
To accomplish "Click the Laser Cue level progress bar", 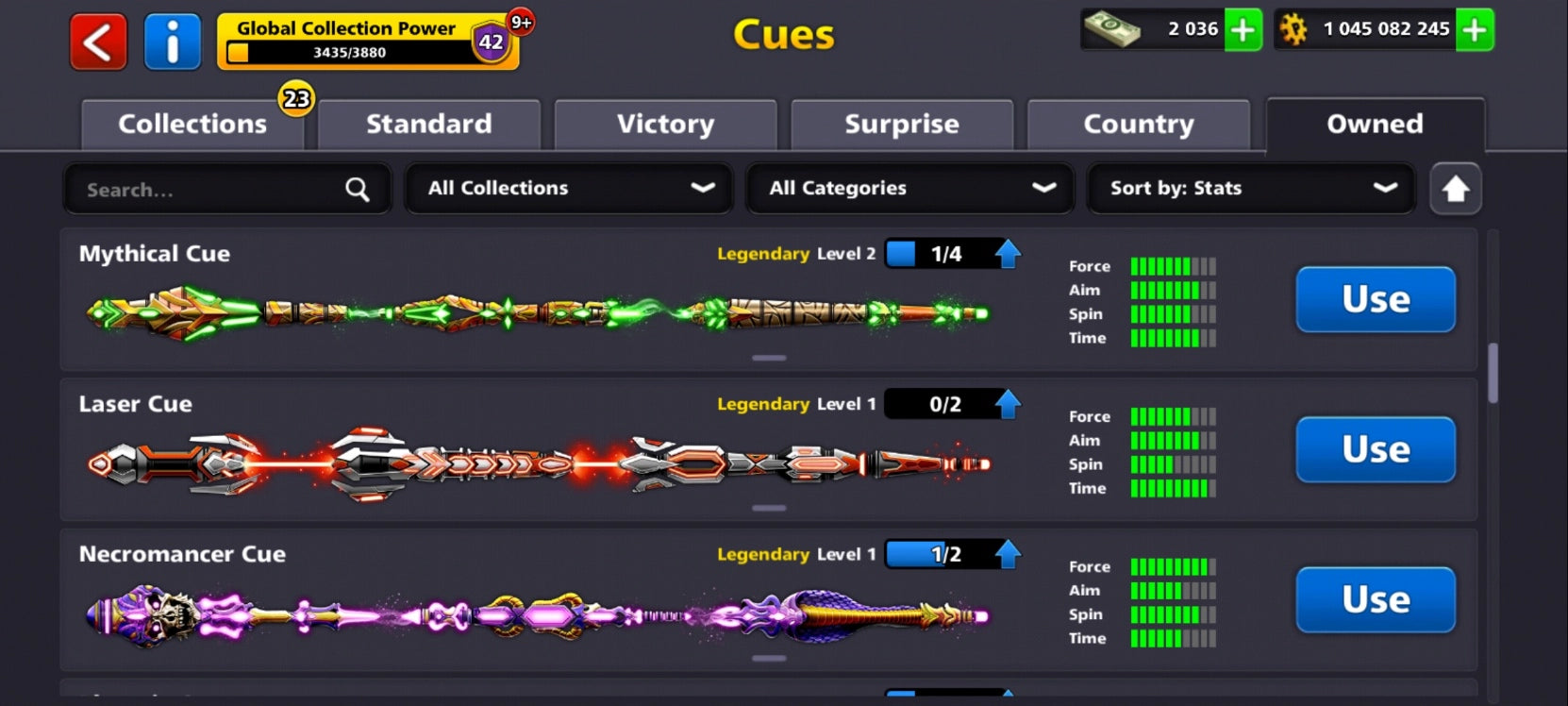I will click(x=943, y=403).
